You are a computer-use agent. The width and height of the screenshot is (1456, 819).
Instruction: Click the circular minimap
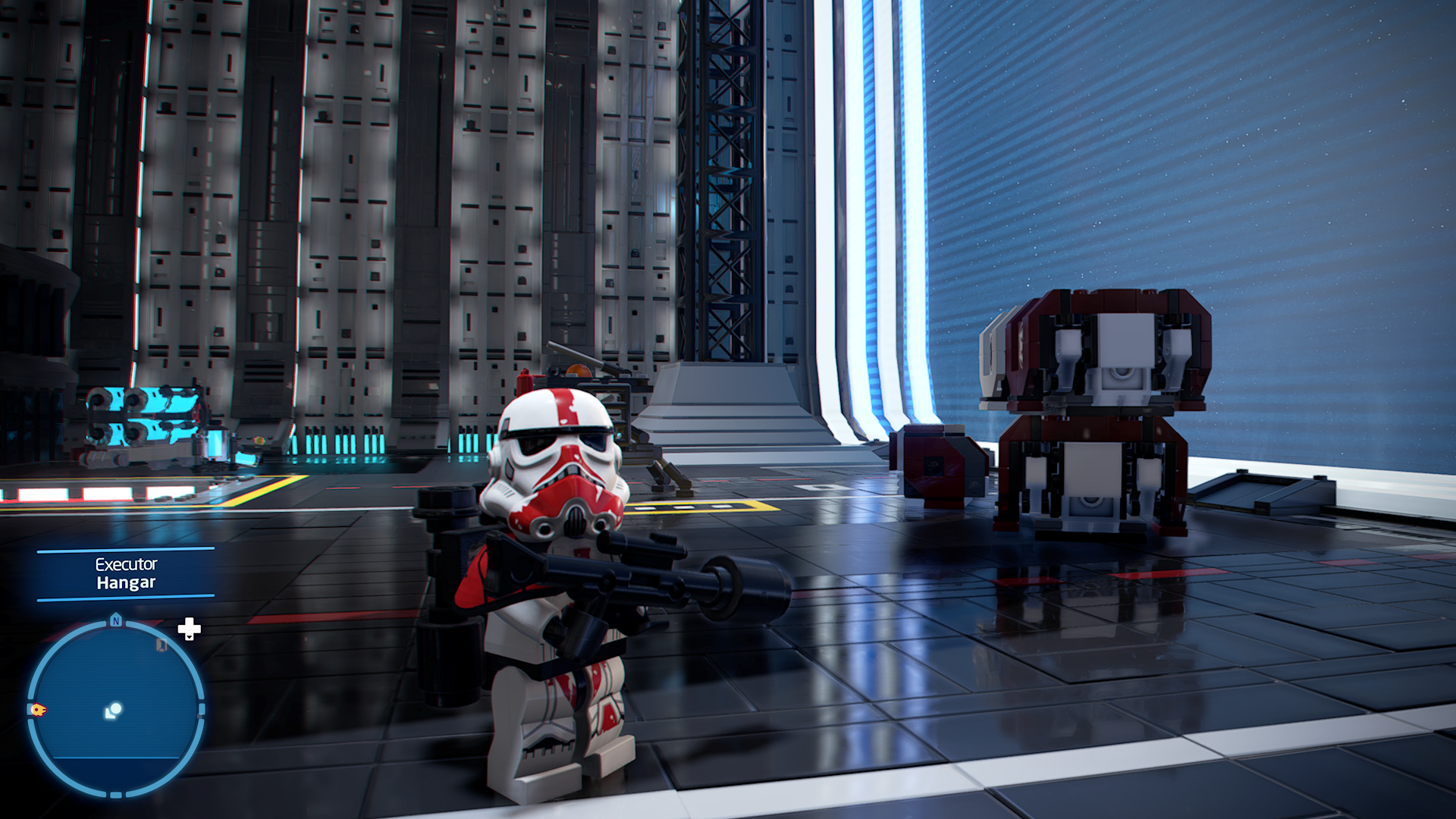115,709
